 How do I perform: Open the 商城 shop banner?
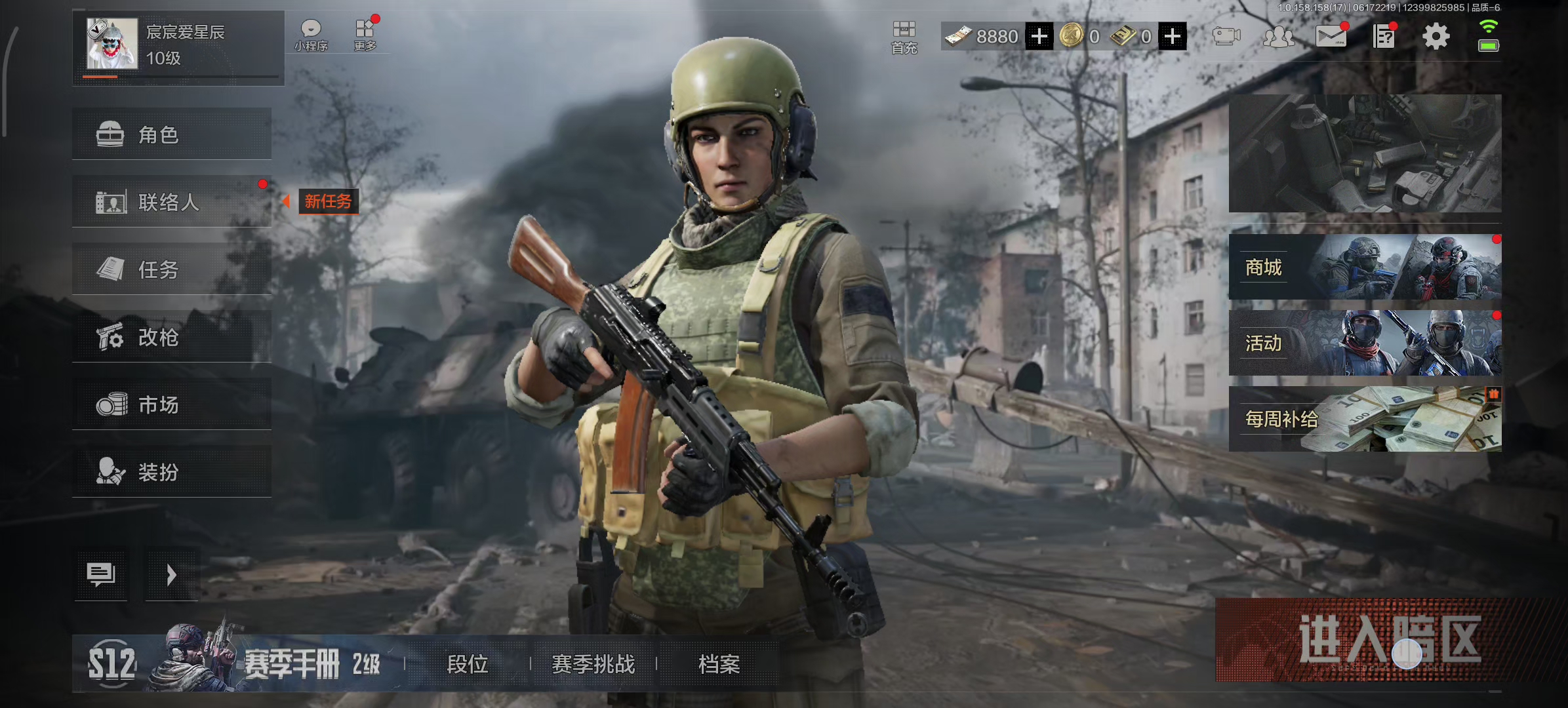tap(1365, 267)
